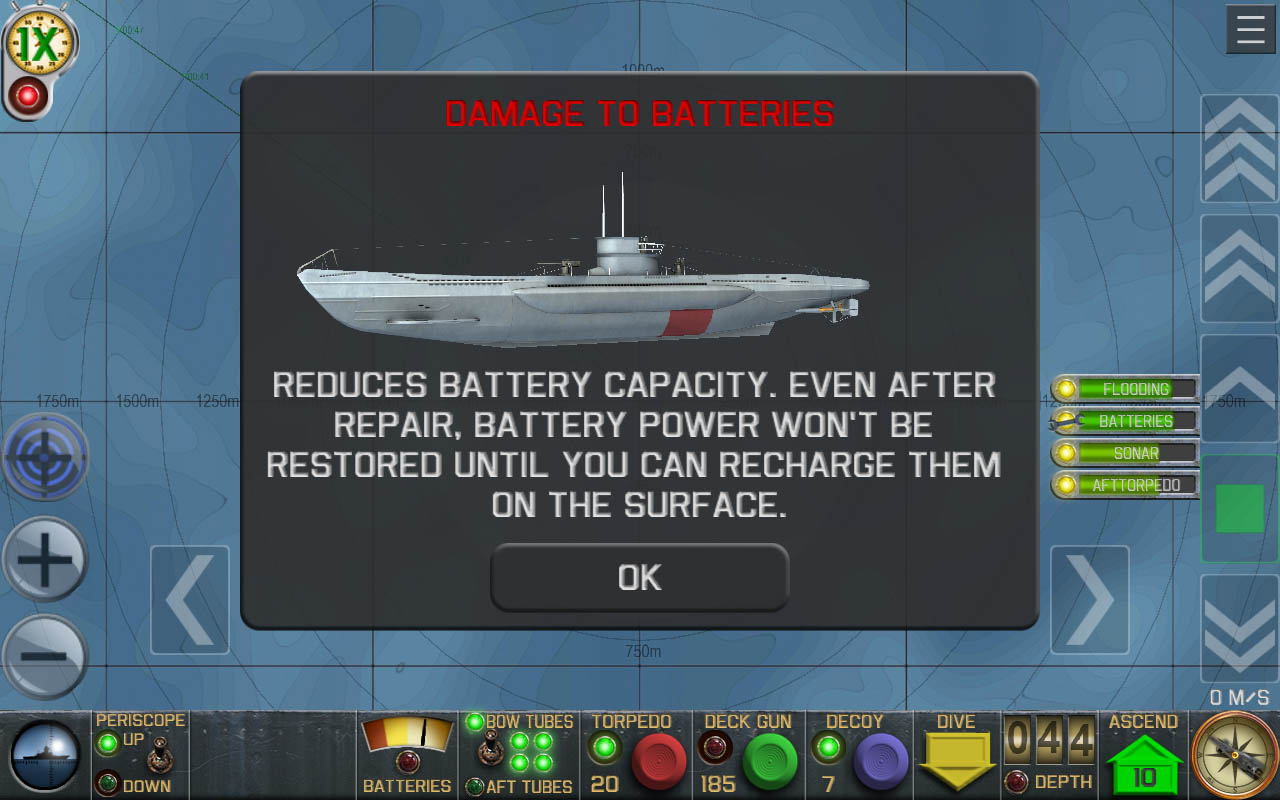Select the Sonar repair bar
Viewport: 1280px width, 800px height.
click(1125, 453)
